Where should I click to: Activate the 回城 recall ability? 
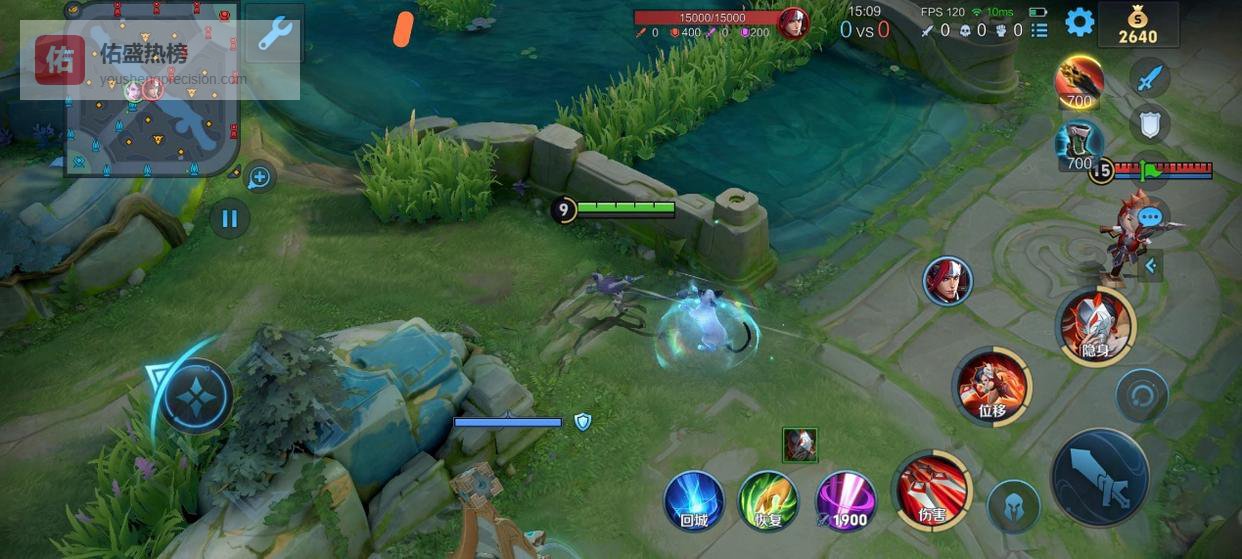coord(694,500)
